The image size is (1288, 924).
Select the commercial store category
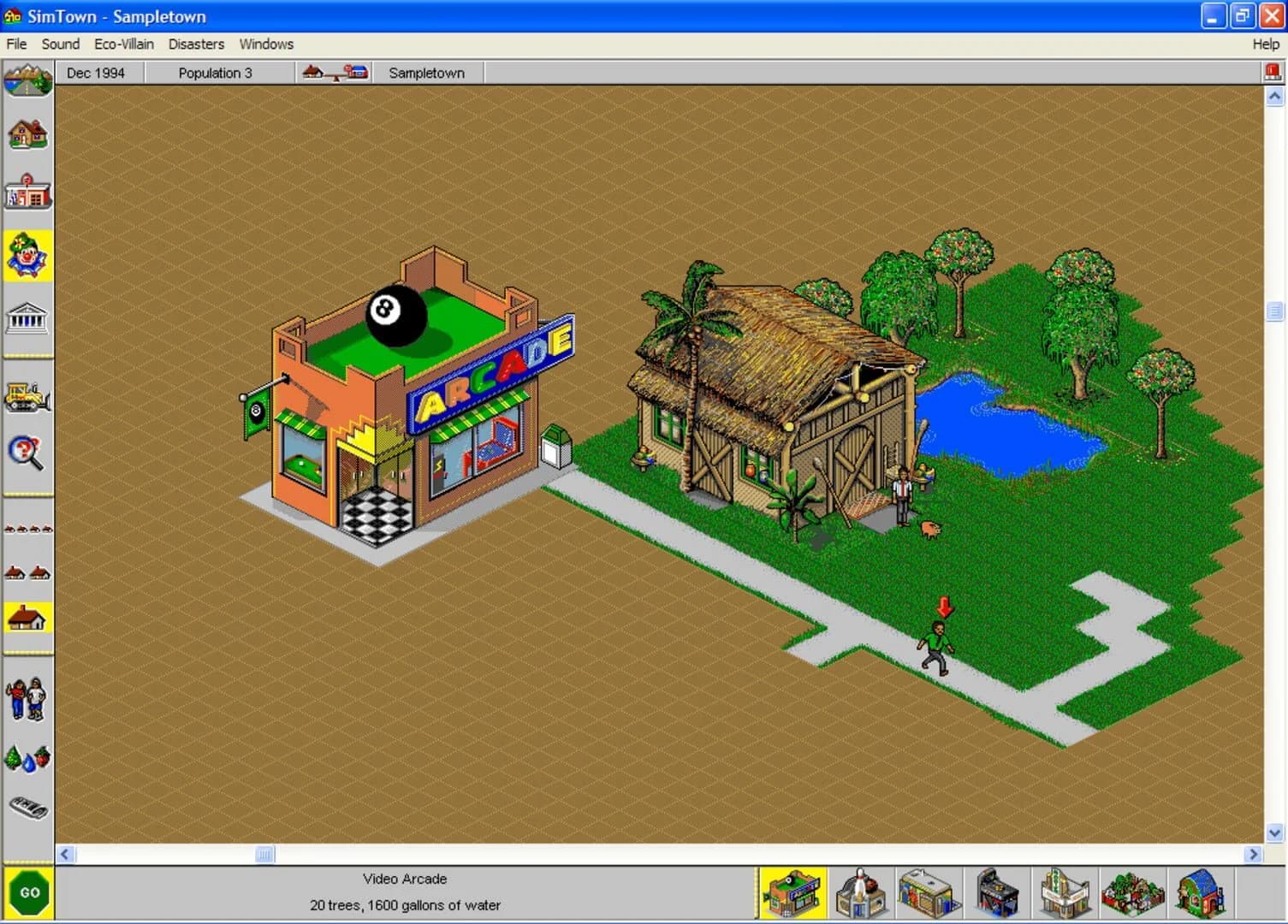point(28,192)
